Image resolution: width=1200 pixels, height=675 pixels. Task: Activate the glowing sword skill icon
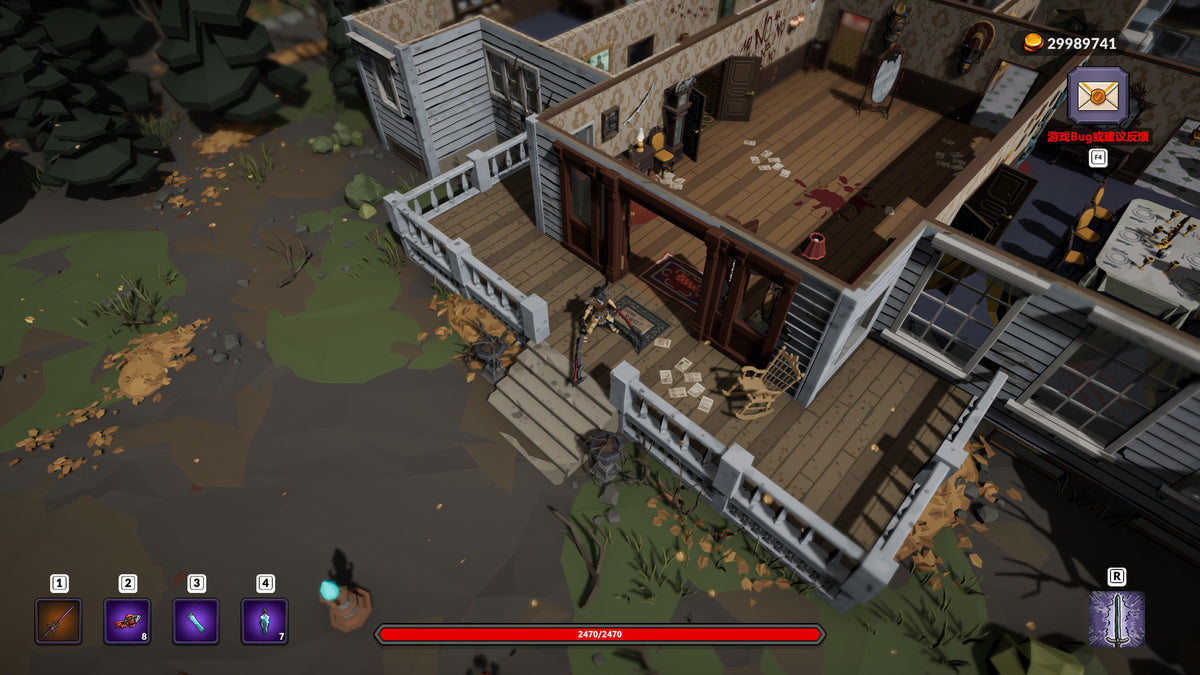1116,619
